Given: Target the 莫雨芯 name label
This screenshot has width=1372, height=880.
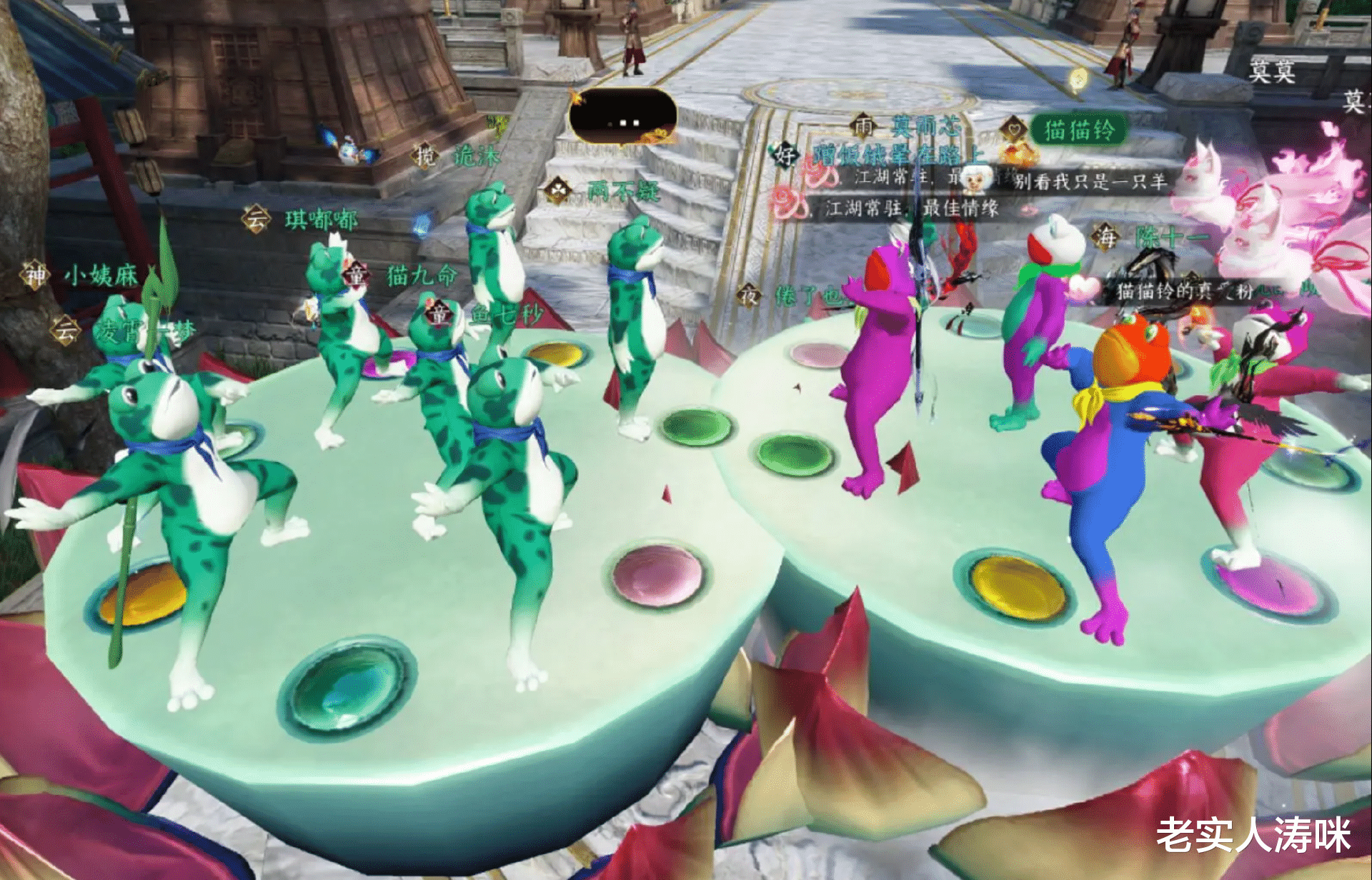Looking at the screenshot, I should [925, 127].
